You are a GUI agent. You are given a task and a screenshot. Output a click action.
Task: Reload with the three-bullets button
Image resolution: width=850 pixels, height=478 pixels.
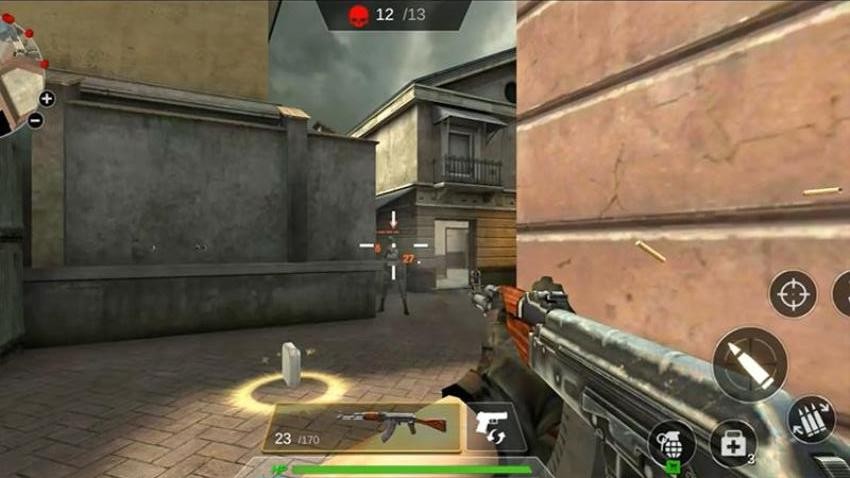click(x=811, y=420)
